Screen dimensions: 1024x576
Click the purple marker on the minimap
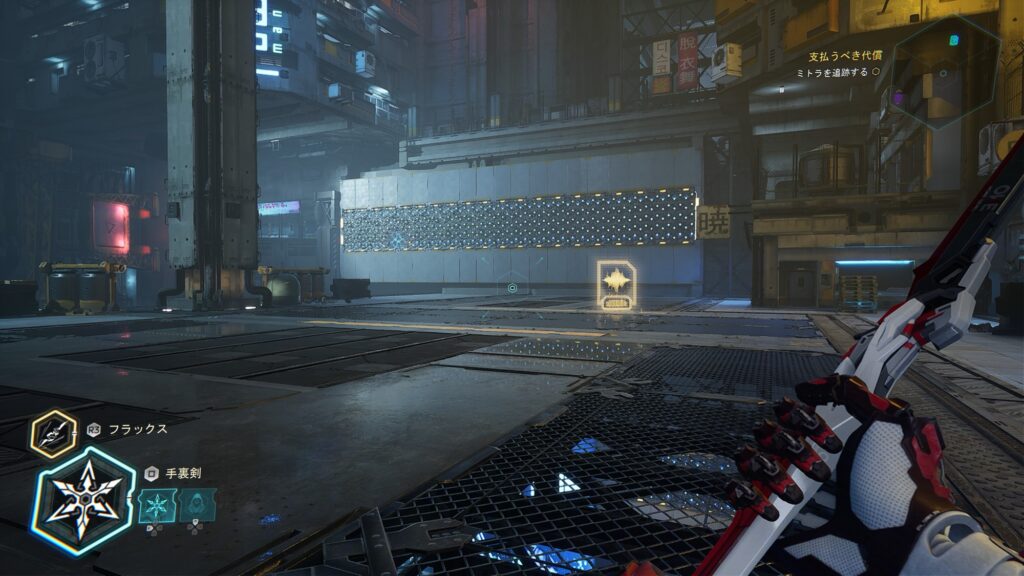(897, 98)
